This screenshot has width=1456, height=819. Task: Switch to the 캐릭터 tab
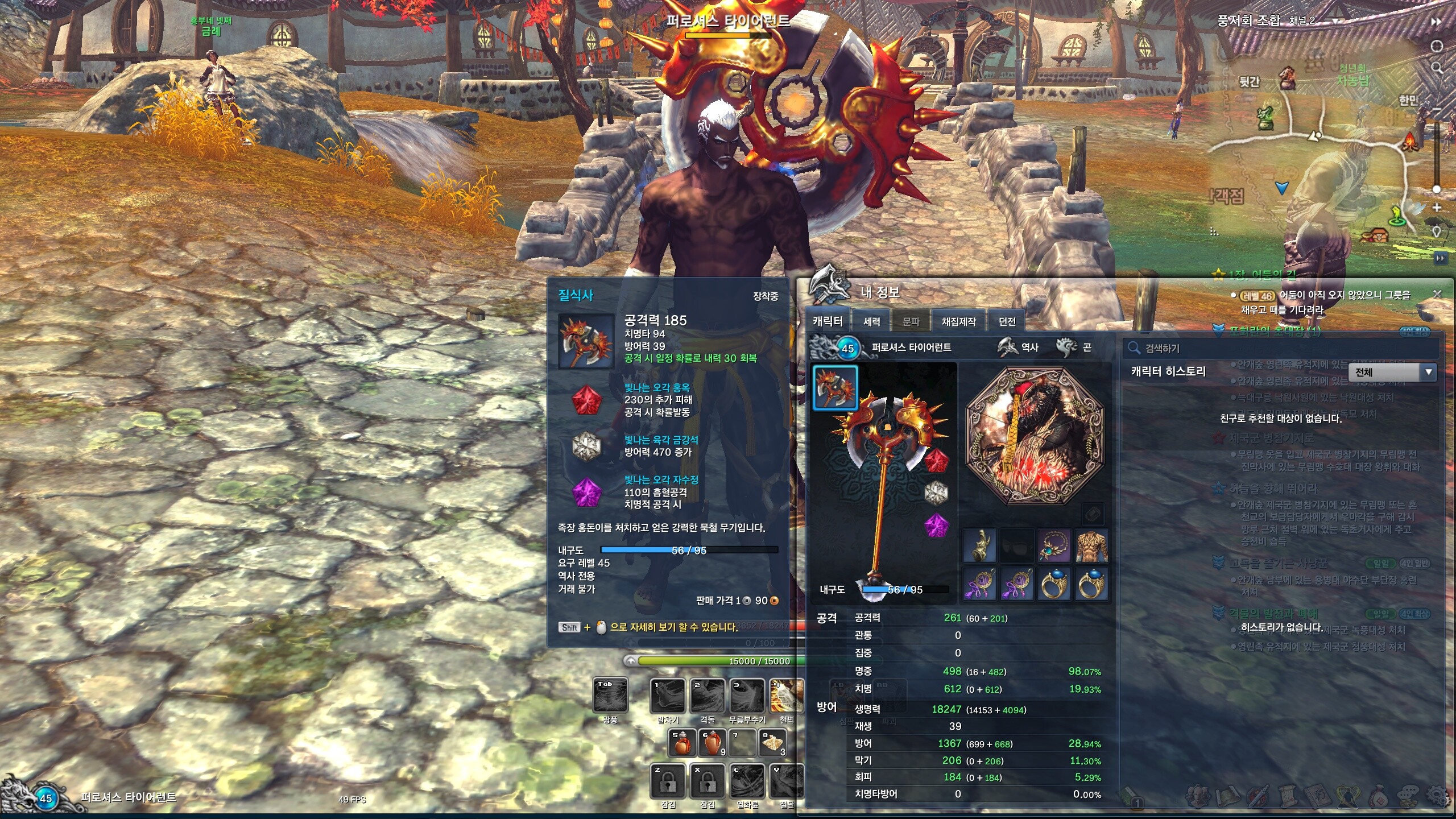point(828,321)
